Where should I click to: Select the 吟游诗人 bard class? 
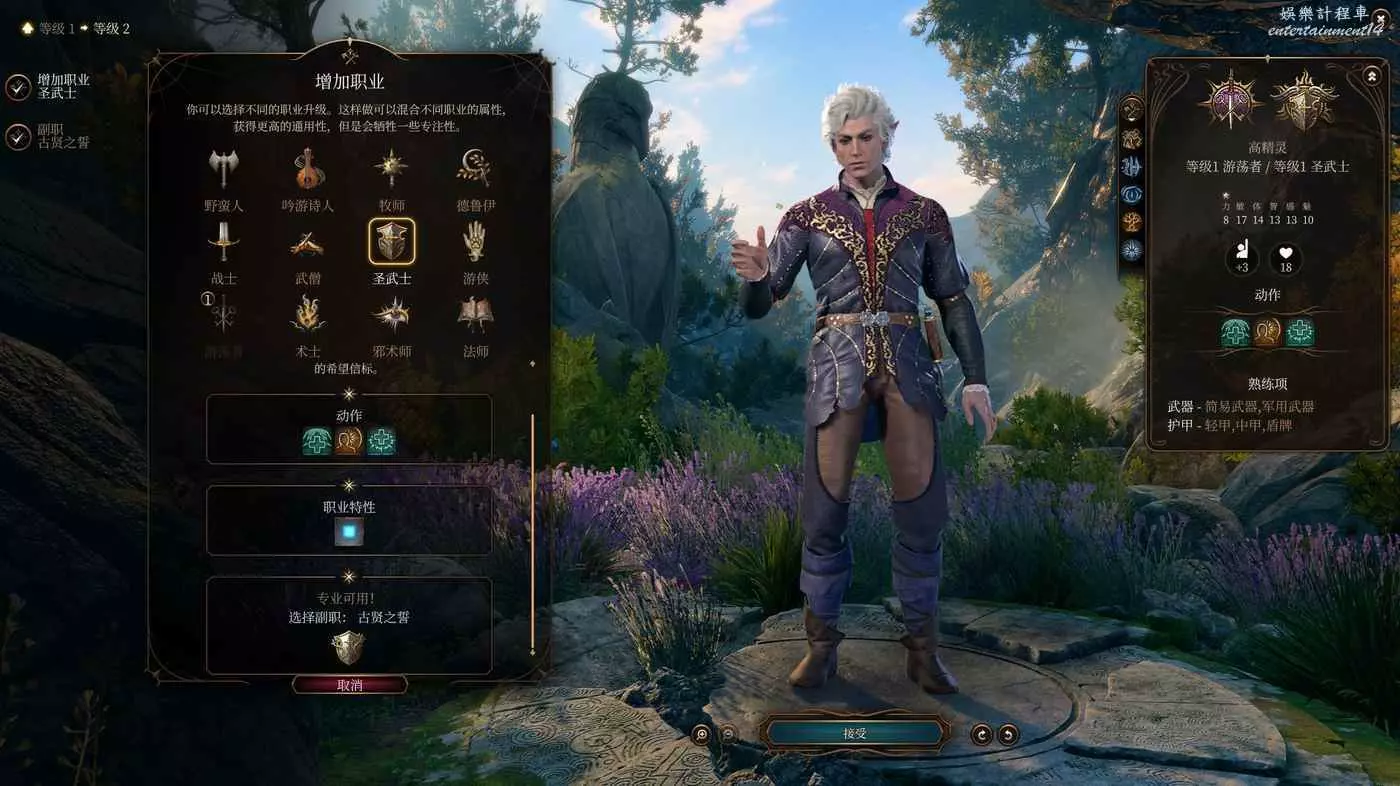point(308,170)
